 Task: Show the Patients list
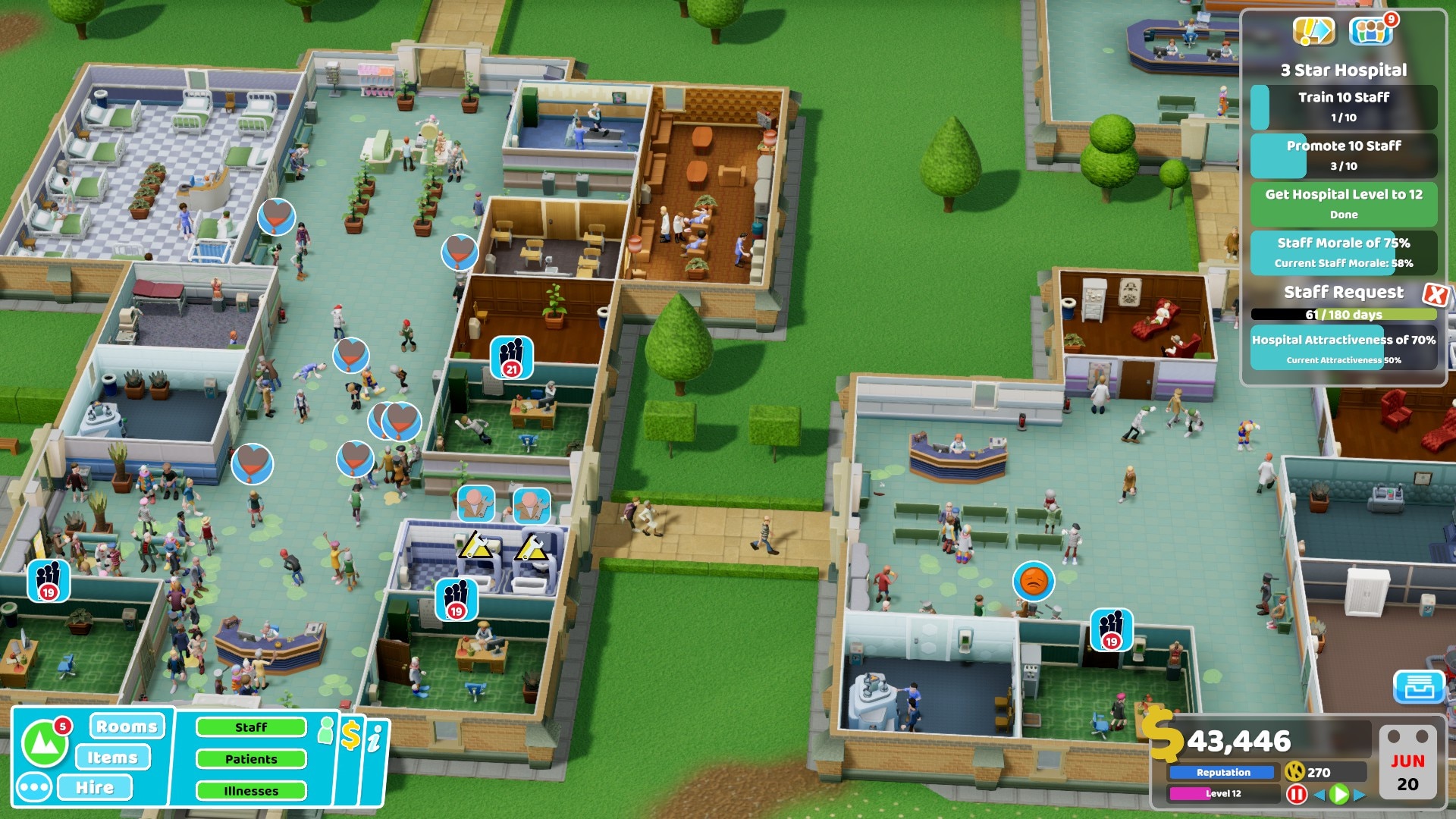point(251,759)
